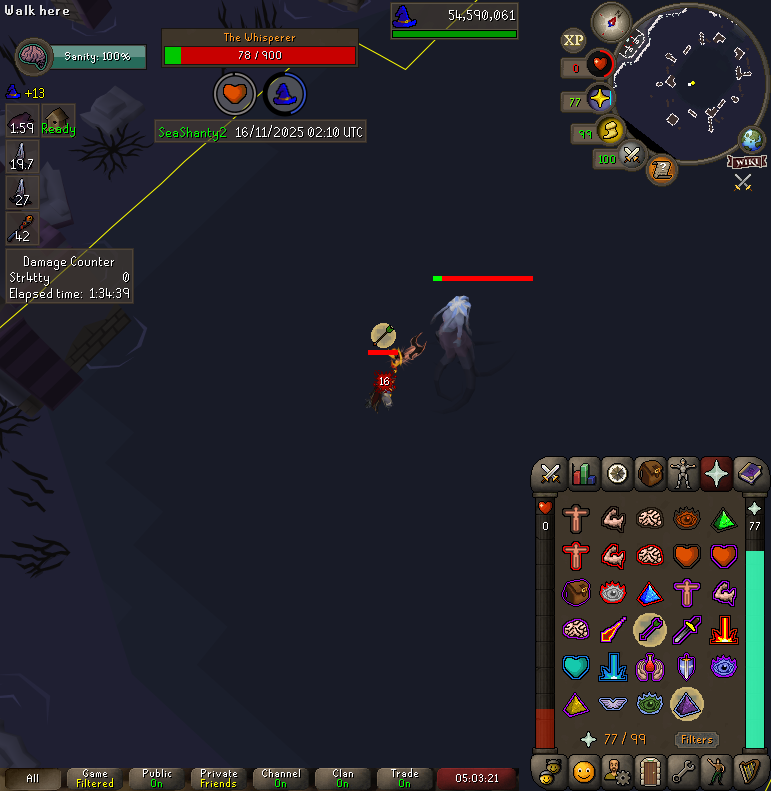Open the Settings wrench tab
The image size is (771, 791).
pyautogui.click(x=683, y=772)
